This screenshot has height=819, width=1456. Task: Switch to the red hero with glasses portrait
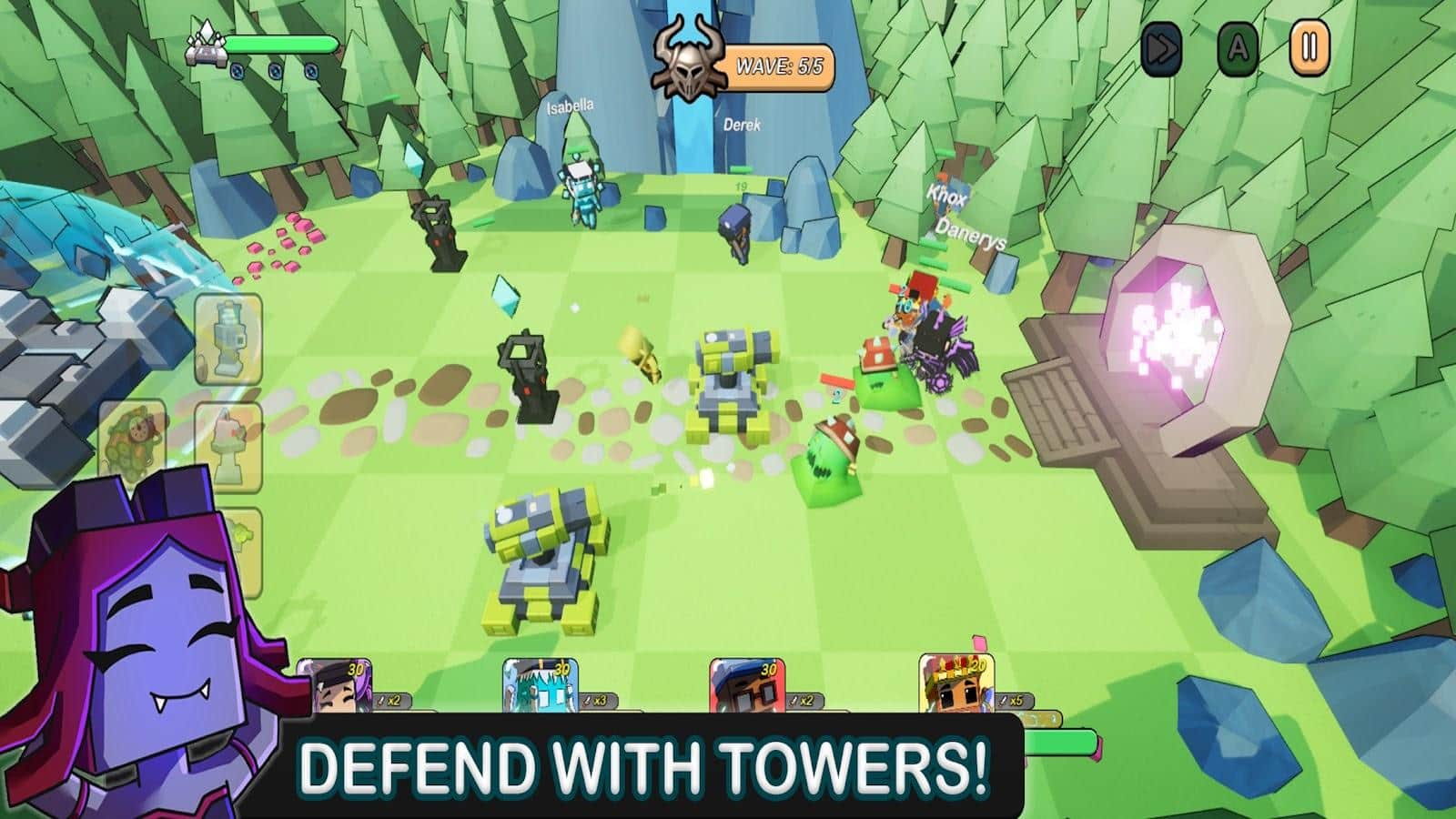coord(746,687)
